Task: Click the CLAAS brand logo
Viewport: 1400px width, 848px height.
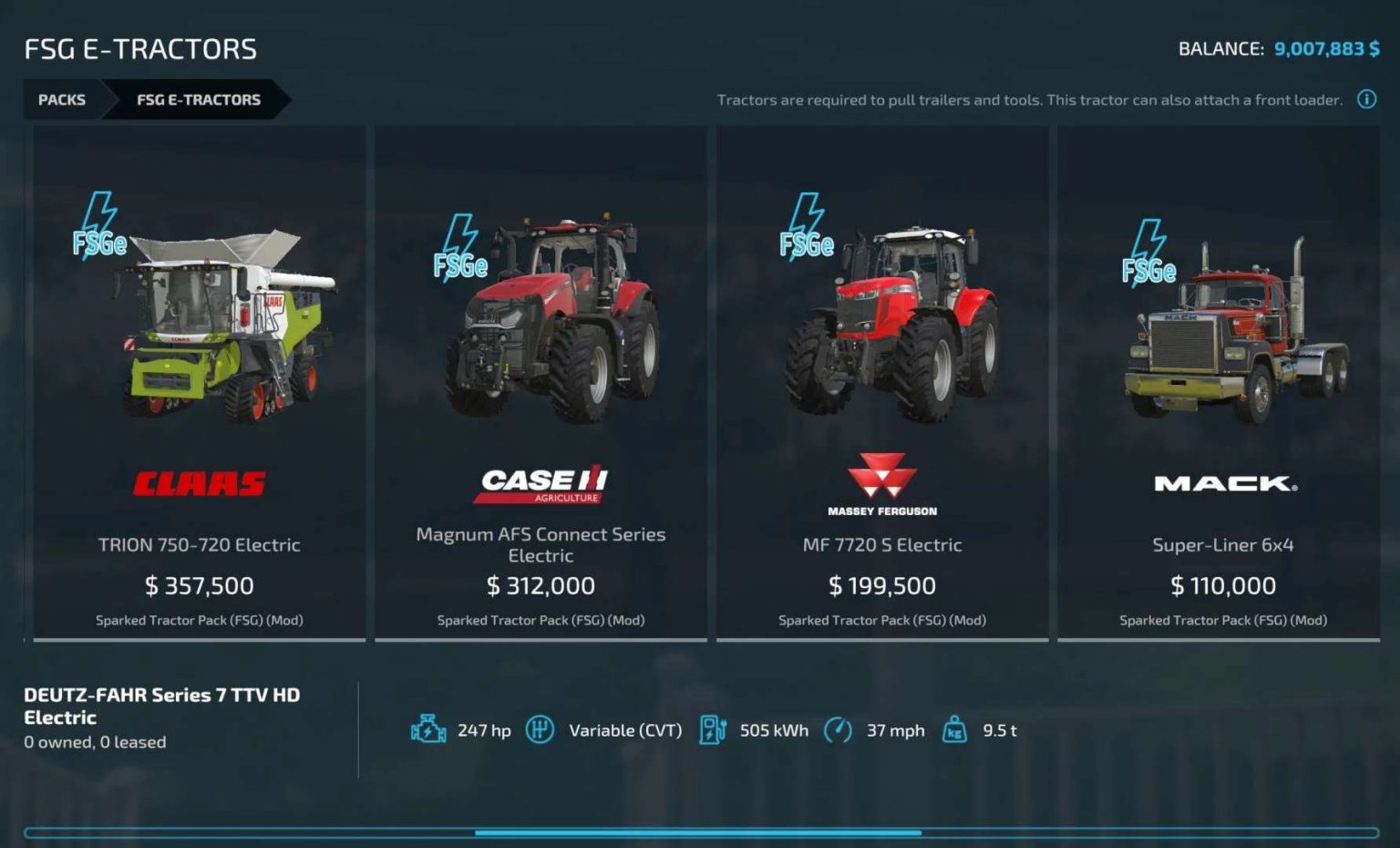Action: click(199, 483)
